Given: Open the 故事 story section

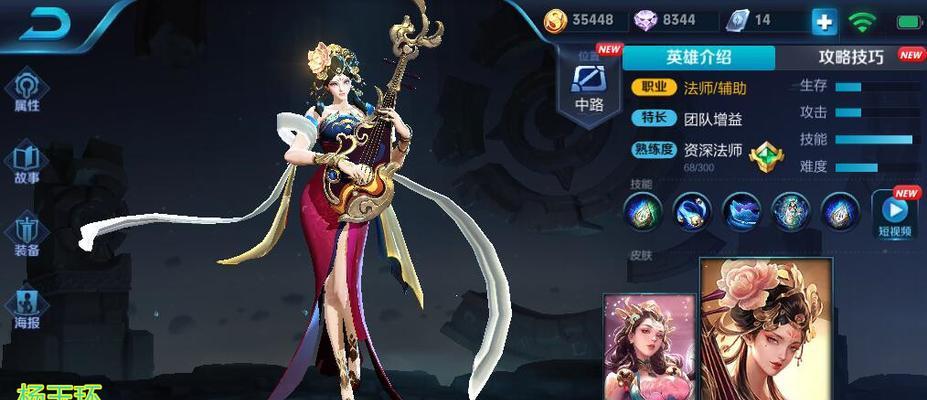Looking at the screenshot, I should (x=27, y=162).
